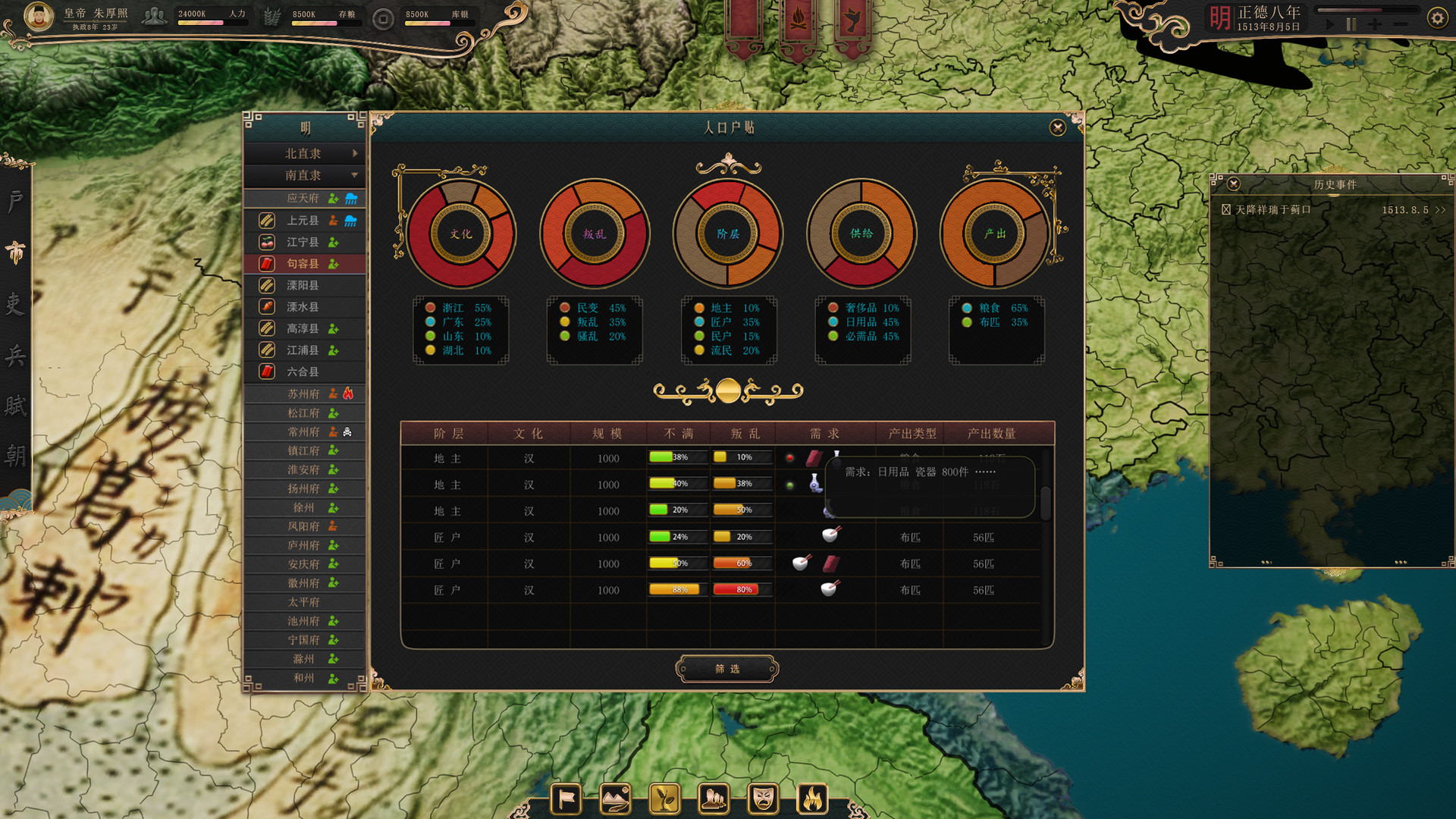Collapse the 南直隶 province list
Screen dimensions: 1456x819
click(303, 176)
